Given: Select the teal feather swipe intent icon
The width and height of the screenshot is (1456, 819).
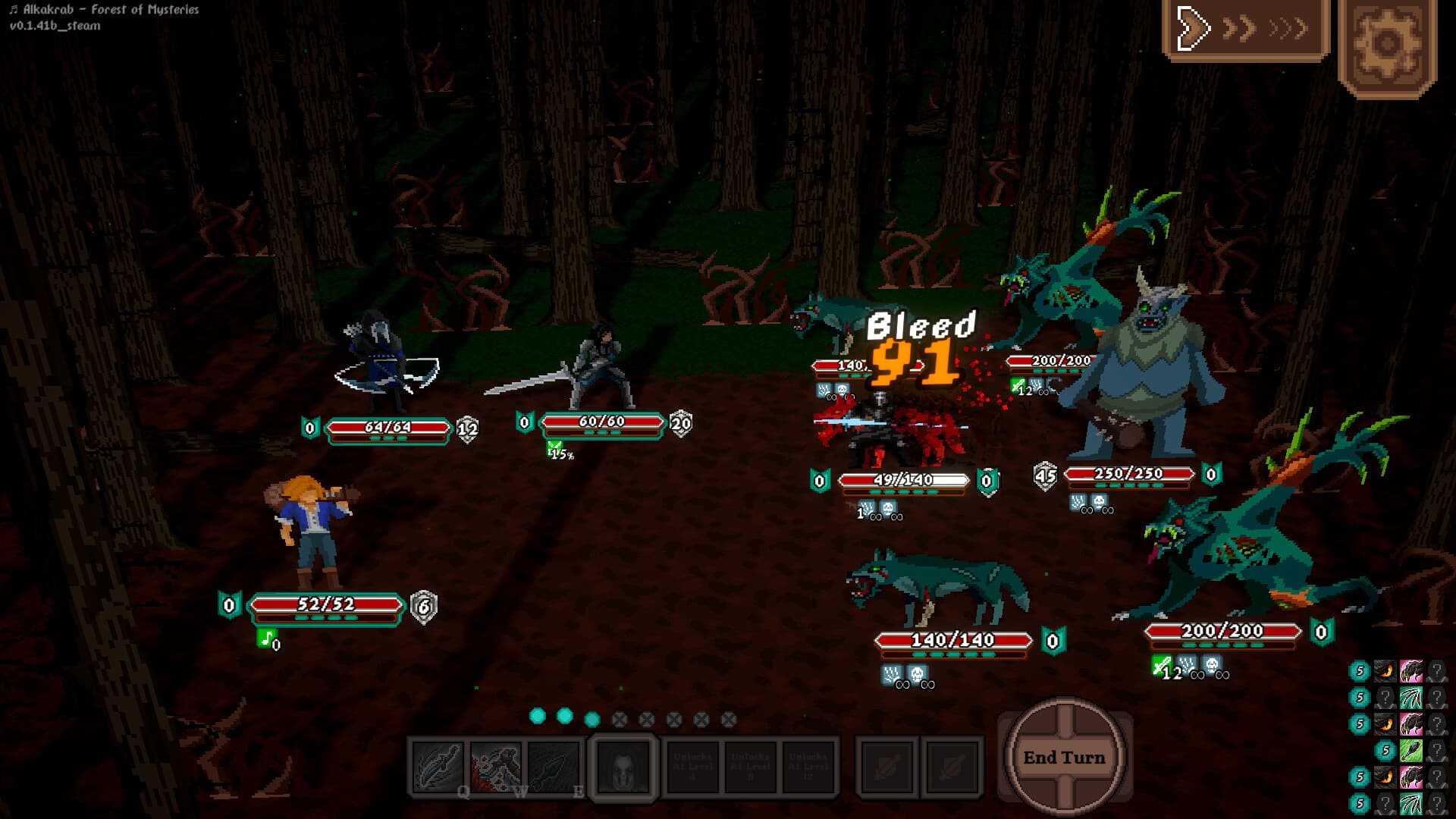Looking at the screenshot, I should tap(1410, 698).
